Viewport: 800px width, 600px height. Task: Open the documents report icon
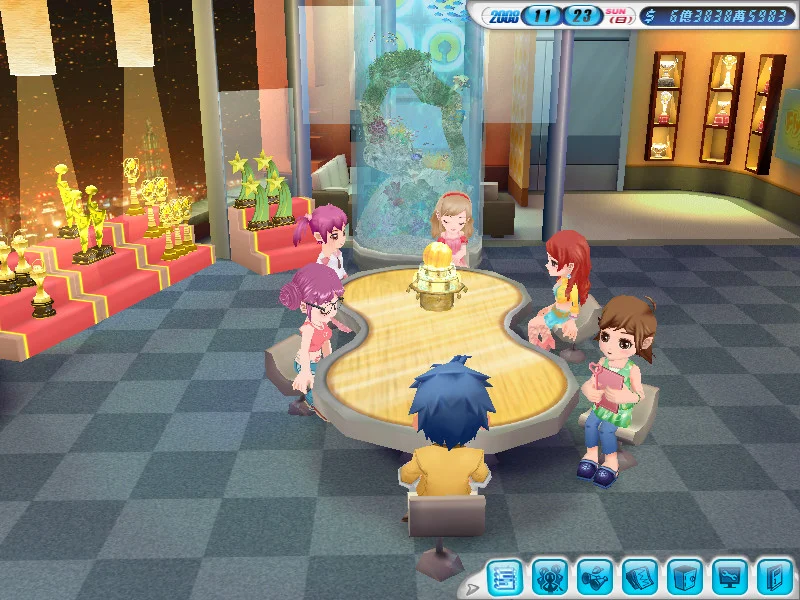tap(640, 577)
